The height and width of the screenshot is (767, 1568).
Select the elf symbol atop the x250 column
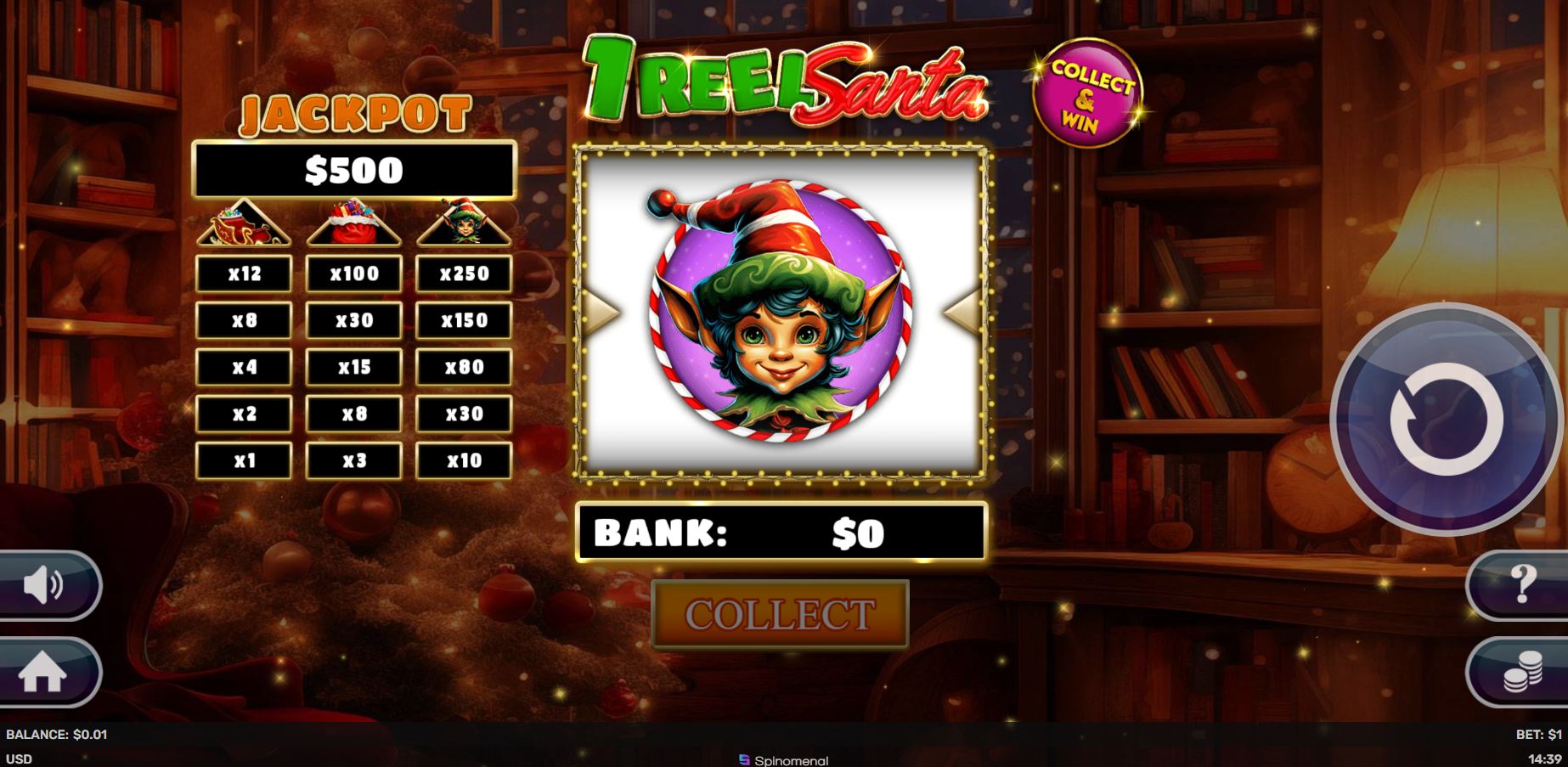coord(462,223)
